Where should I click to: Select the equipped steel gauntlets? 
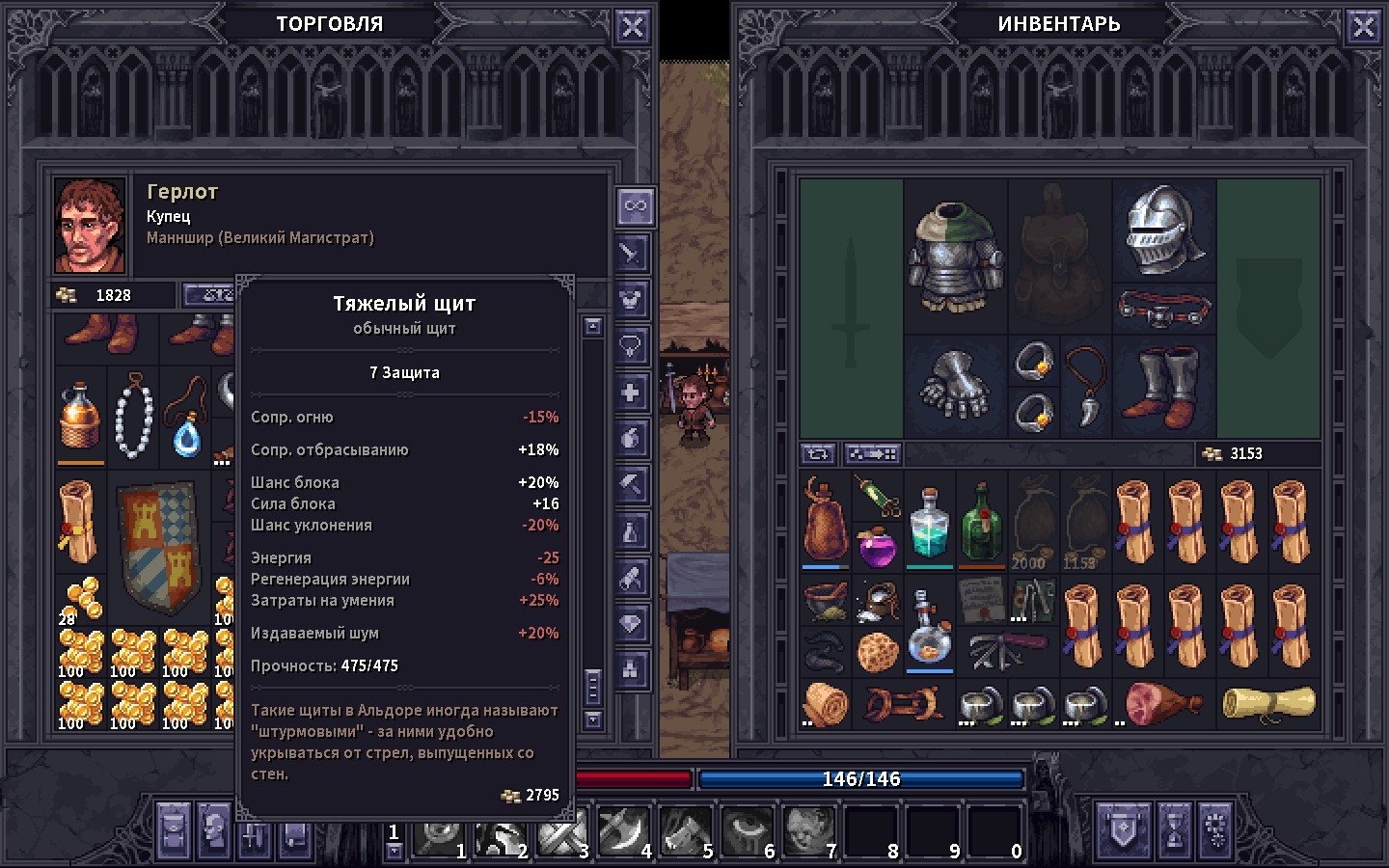954,387
